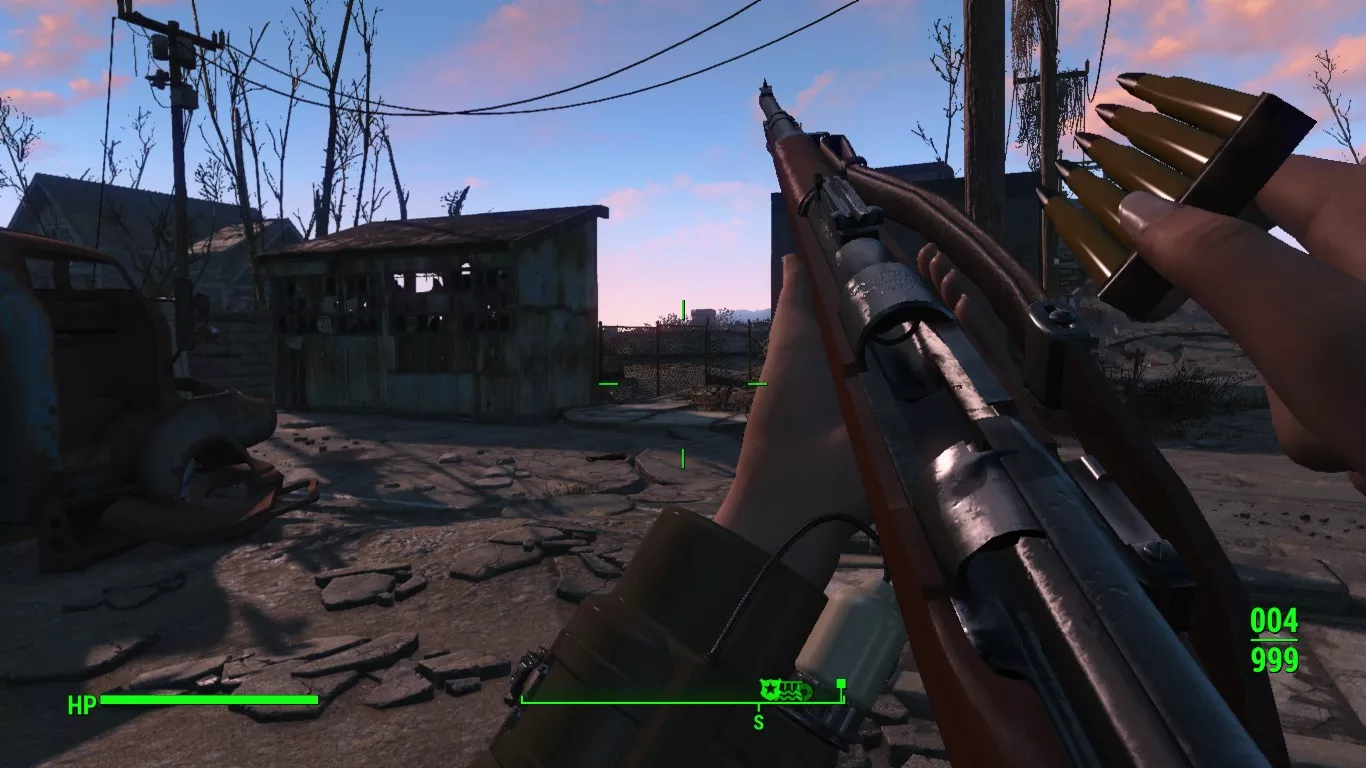Click the bridge-over-water location marker on the compass

[x=788, y=690]
